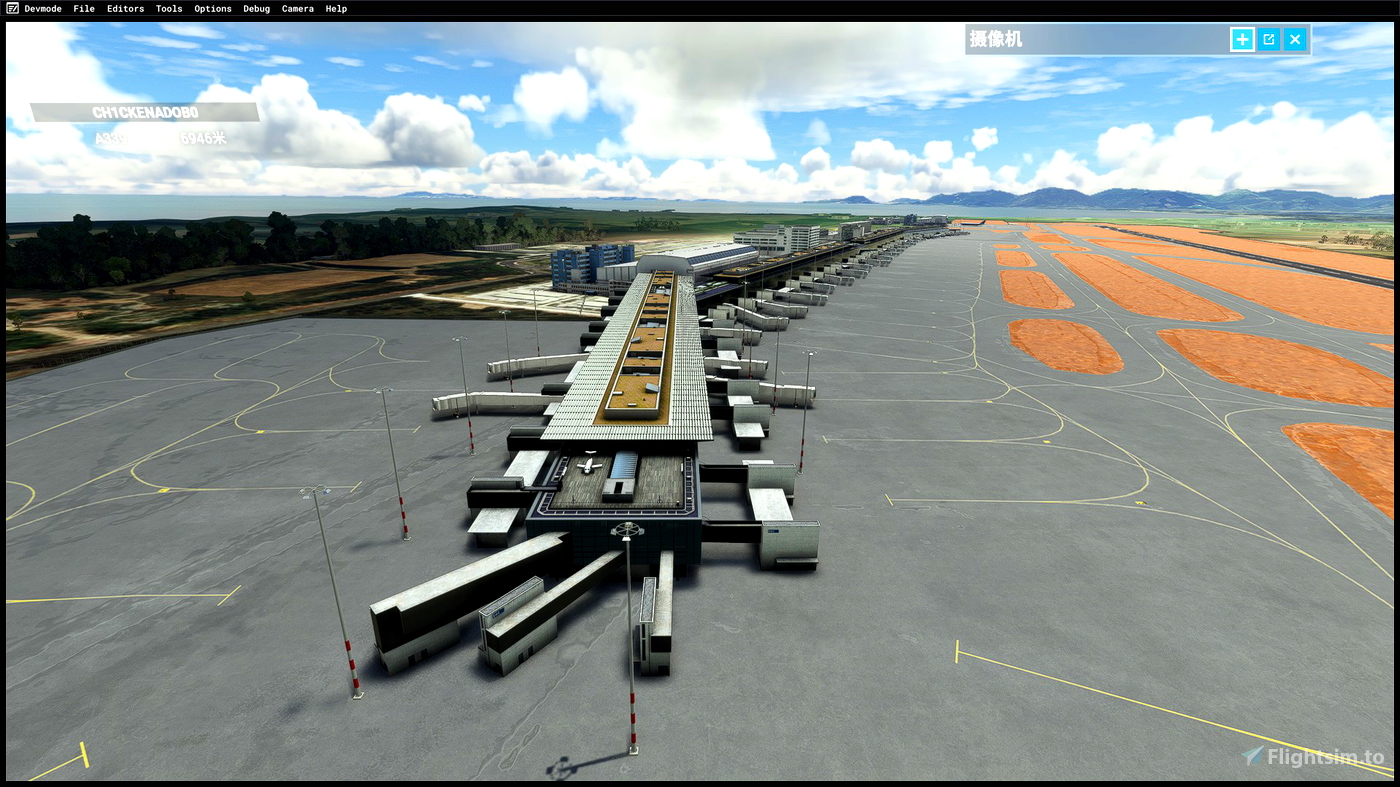Screen dimensions: 1400x787
Task: Open the Debug menu
Action: pos(256,8)
